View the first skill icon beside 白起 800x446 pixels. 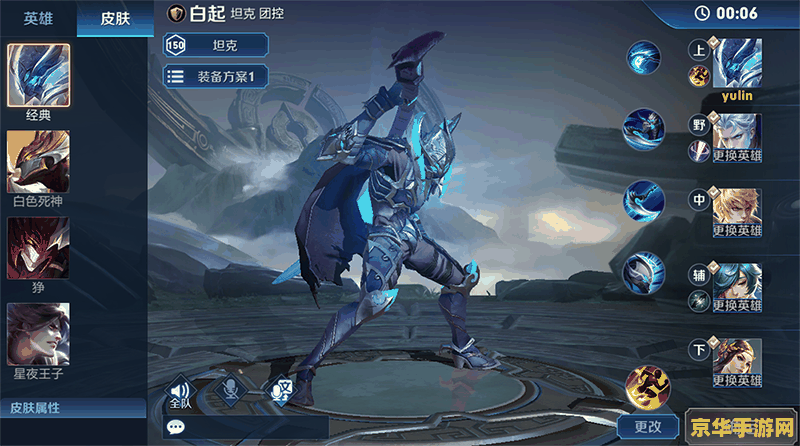point(643,57)
